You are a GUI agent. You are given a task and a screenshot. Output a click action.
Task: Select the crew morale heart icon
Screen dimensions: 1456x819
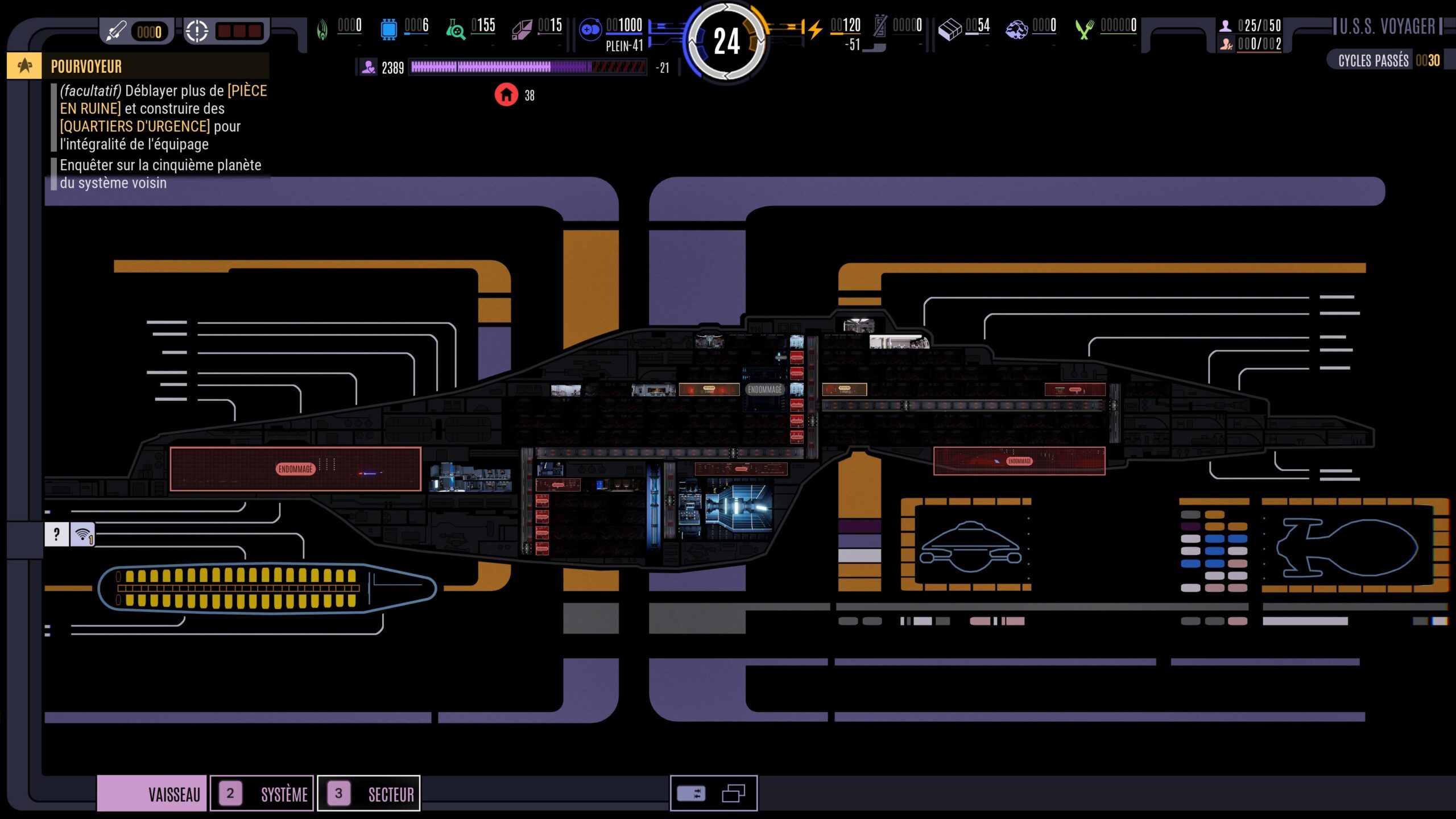pyautogui.click(x=369, y=68)
